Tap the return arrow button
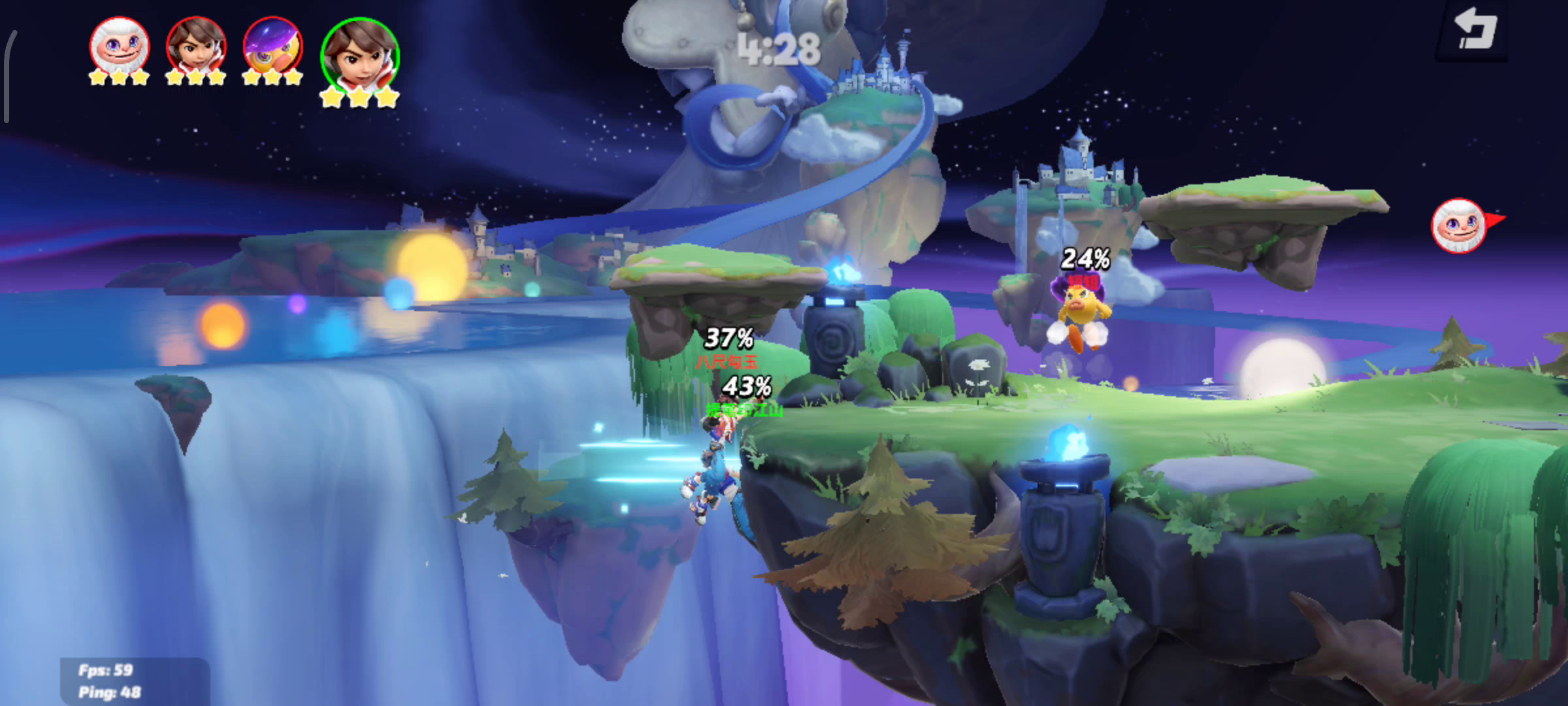The height and width of the screenshot is (706, 1568). [1475, 31]
